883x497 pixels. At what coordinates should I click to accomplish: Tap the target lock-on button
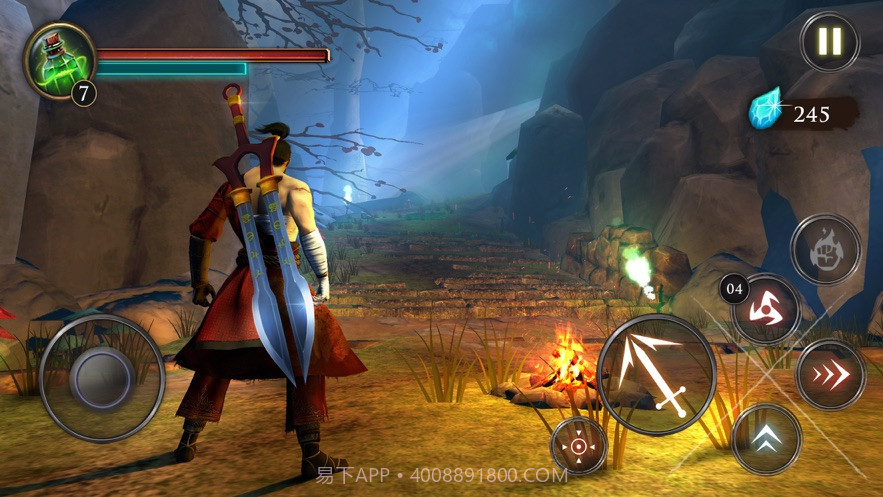click(579, 445)
